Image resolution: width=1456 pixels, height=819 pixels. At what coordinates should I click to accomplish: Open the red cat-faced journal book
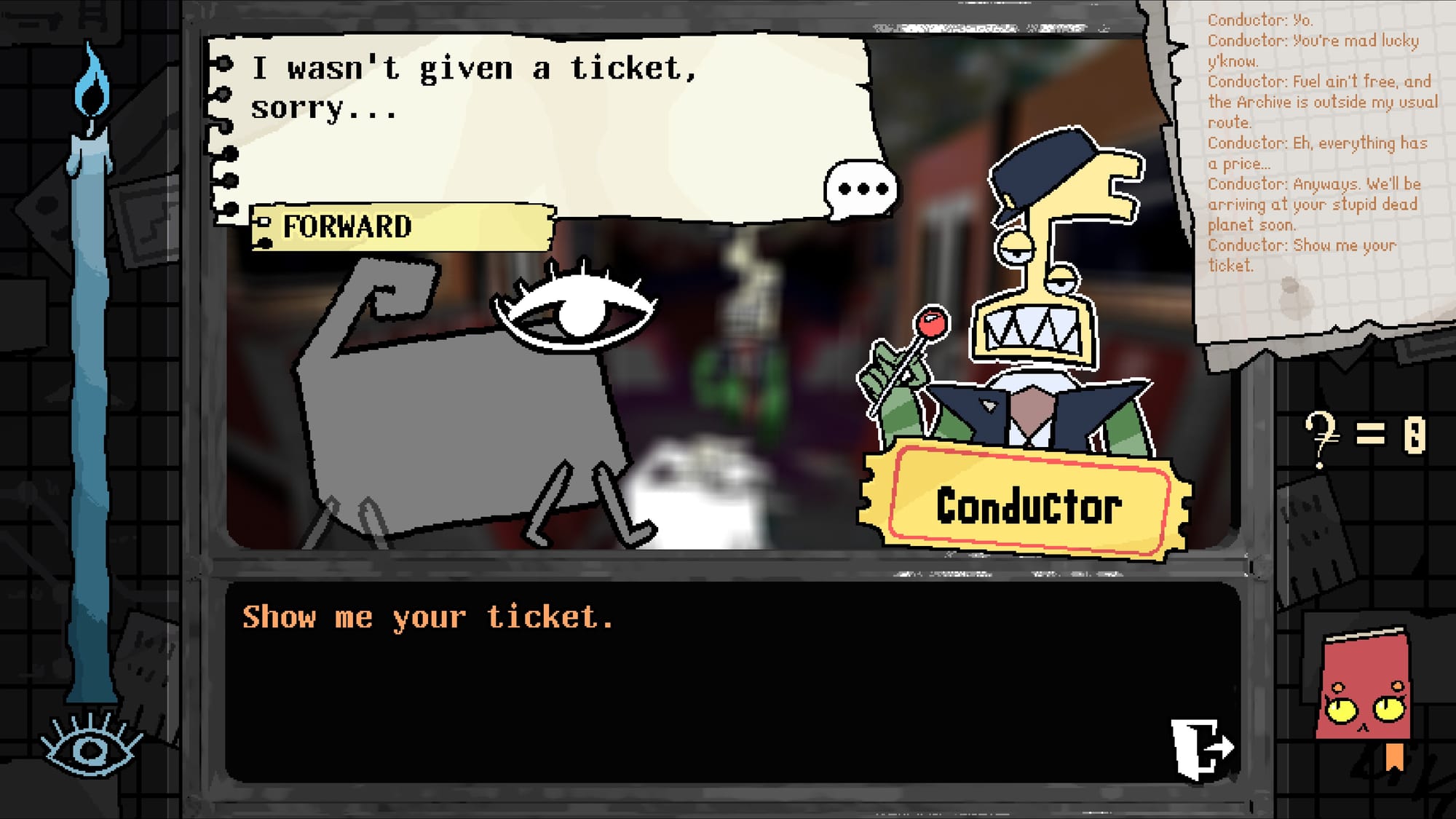coord(1364,692)
